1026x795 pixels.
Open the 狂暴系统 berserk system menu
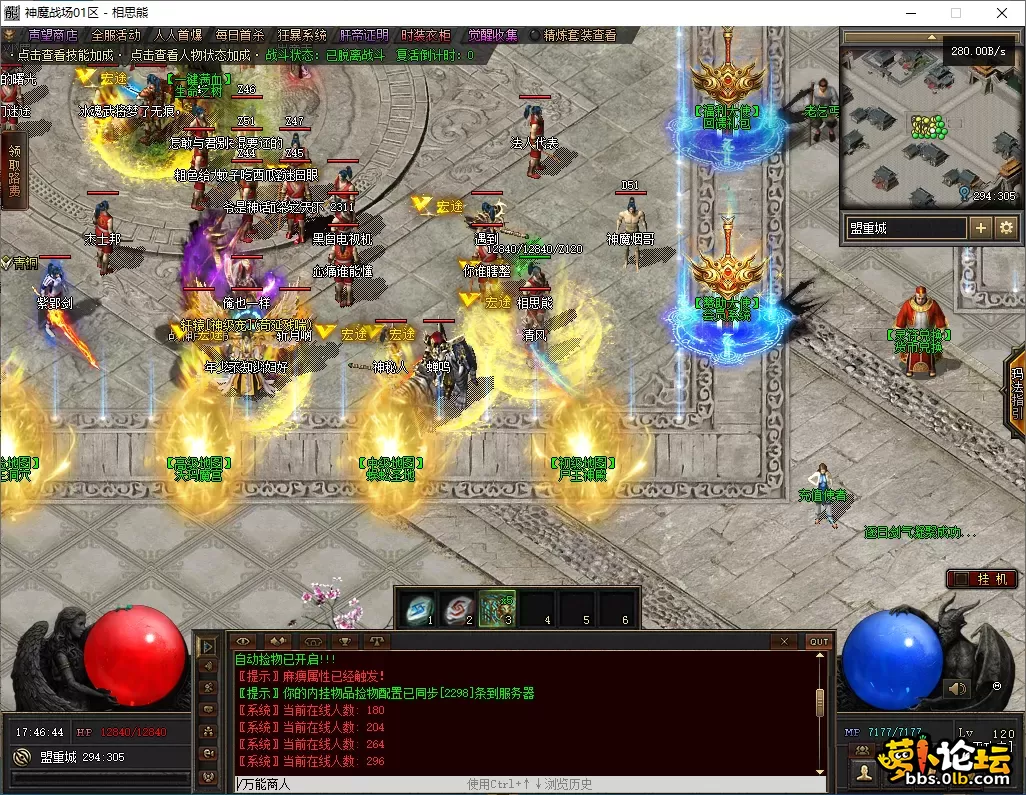(x=302, y=35)
